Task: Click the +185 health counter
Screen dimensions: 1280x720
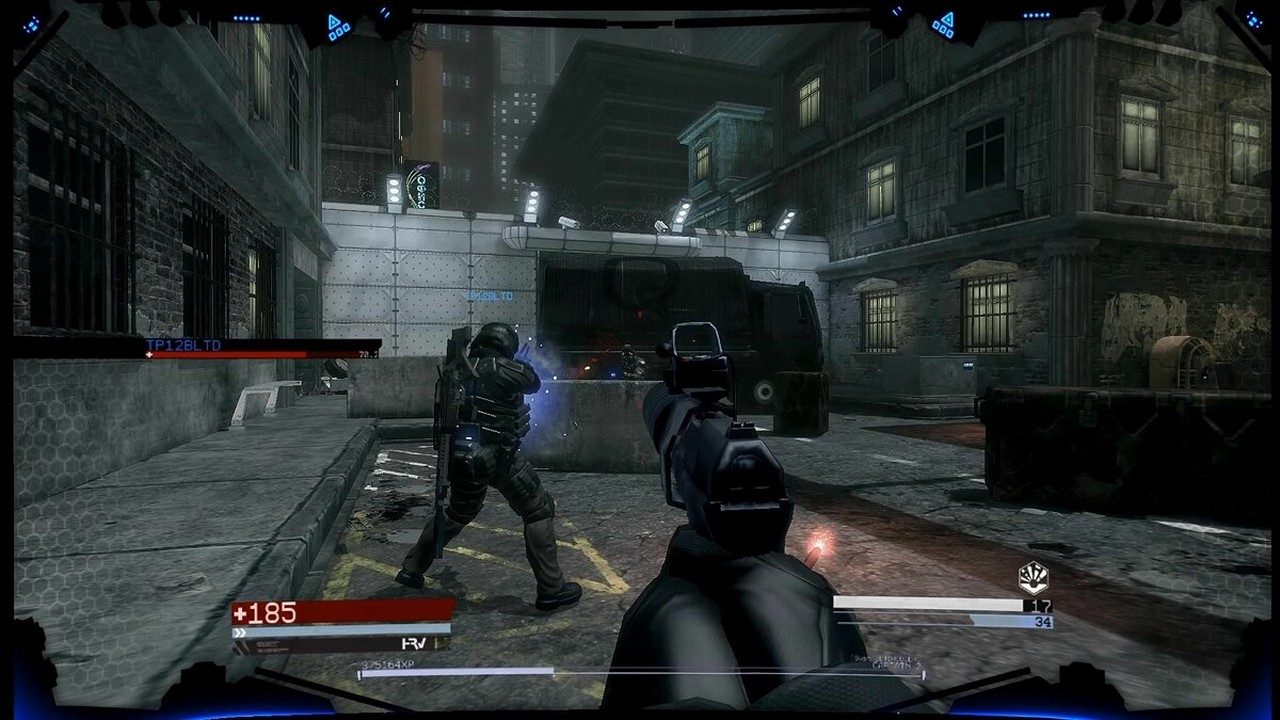Action: pyautogui.click(x=265, y=610)
